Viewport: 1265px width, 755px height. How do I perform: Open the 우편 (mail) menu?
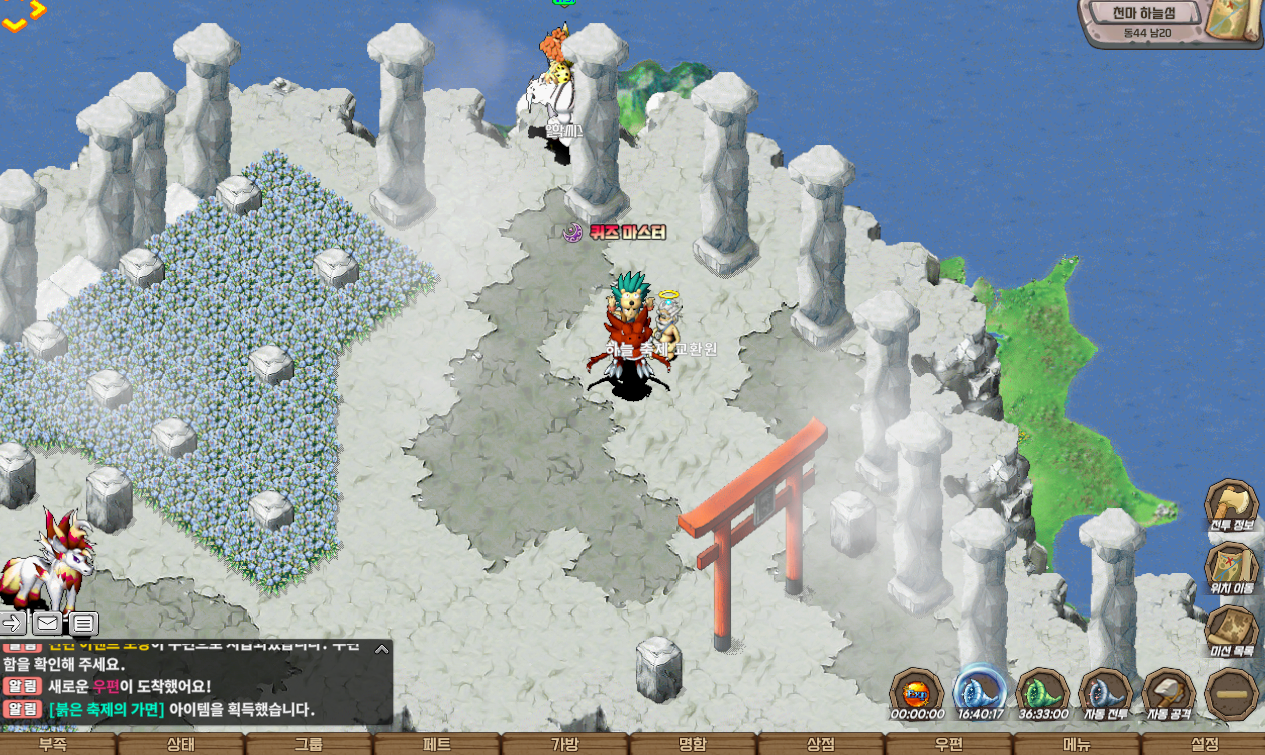[x=948, y=745]
